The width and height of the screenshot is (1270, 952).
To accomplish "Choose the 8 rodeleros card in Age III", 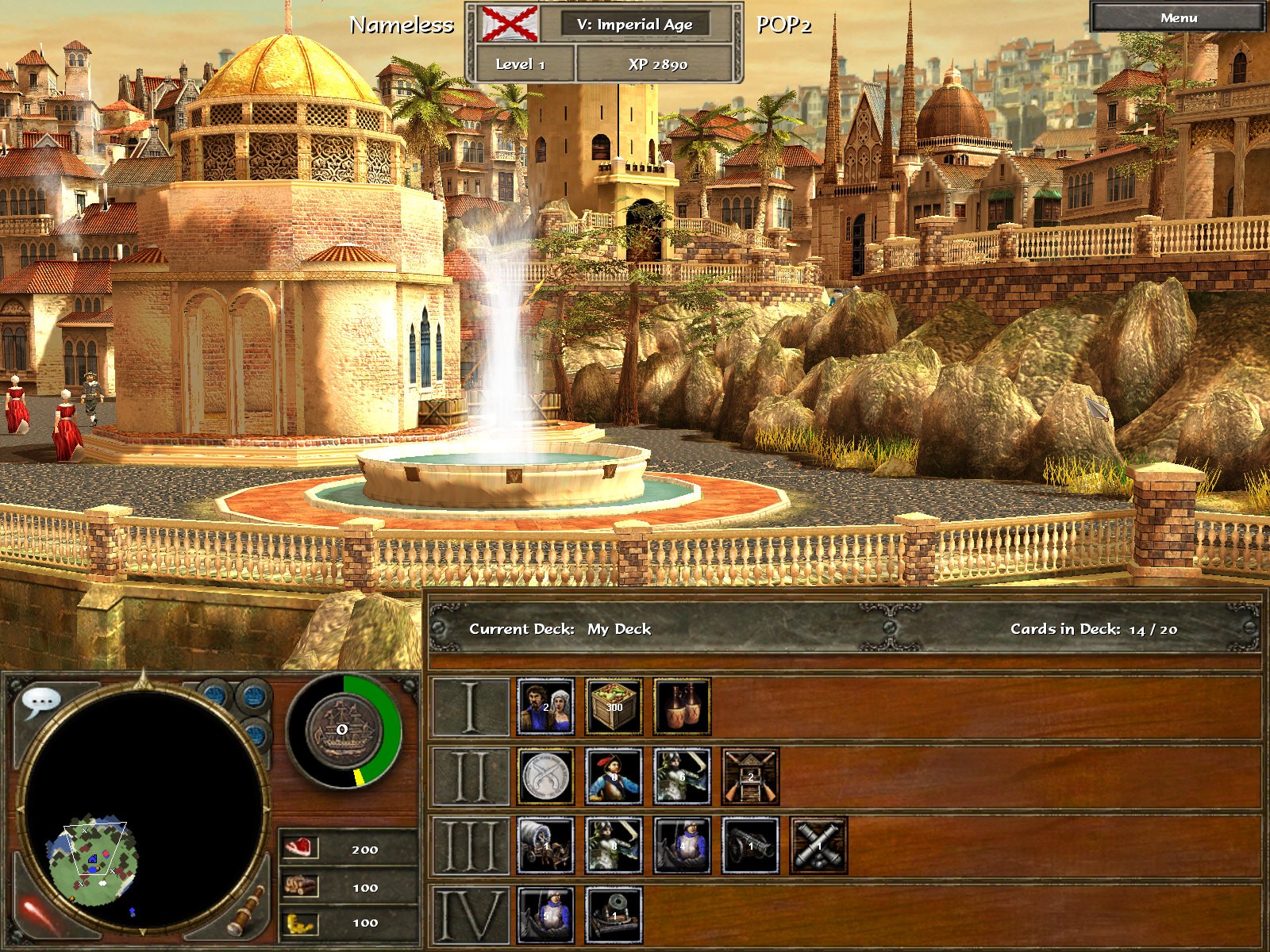I will click(x=614, y=846).
